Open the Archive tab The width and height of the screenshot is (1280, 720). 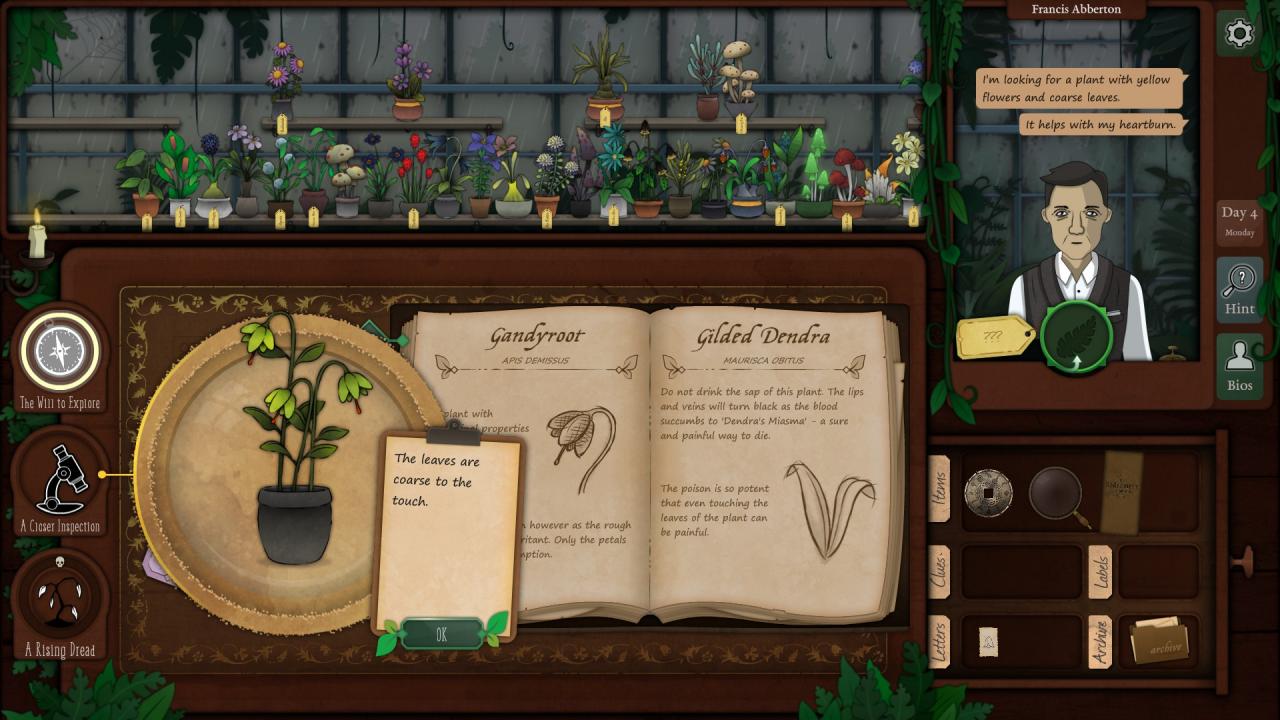[1100, 641]
